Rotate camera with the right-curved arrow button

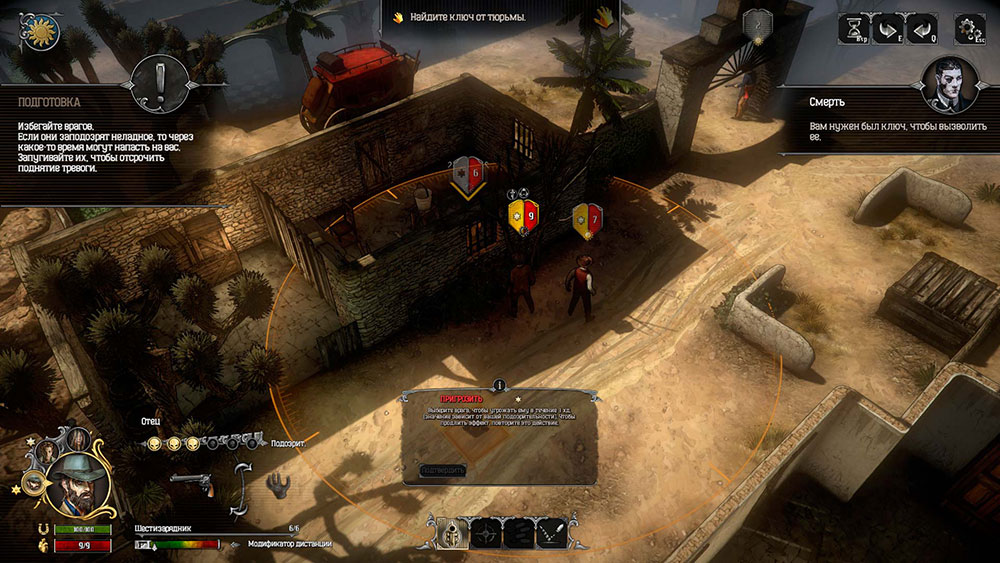point(888,30)
